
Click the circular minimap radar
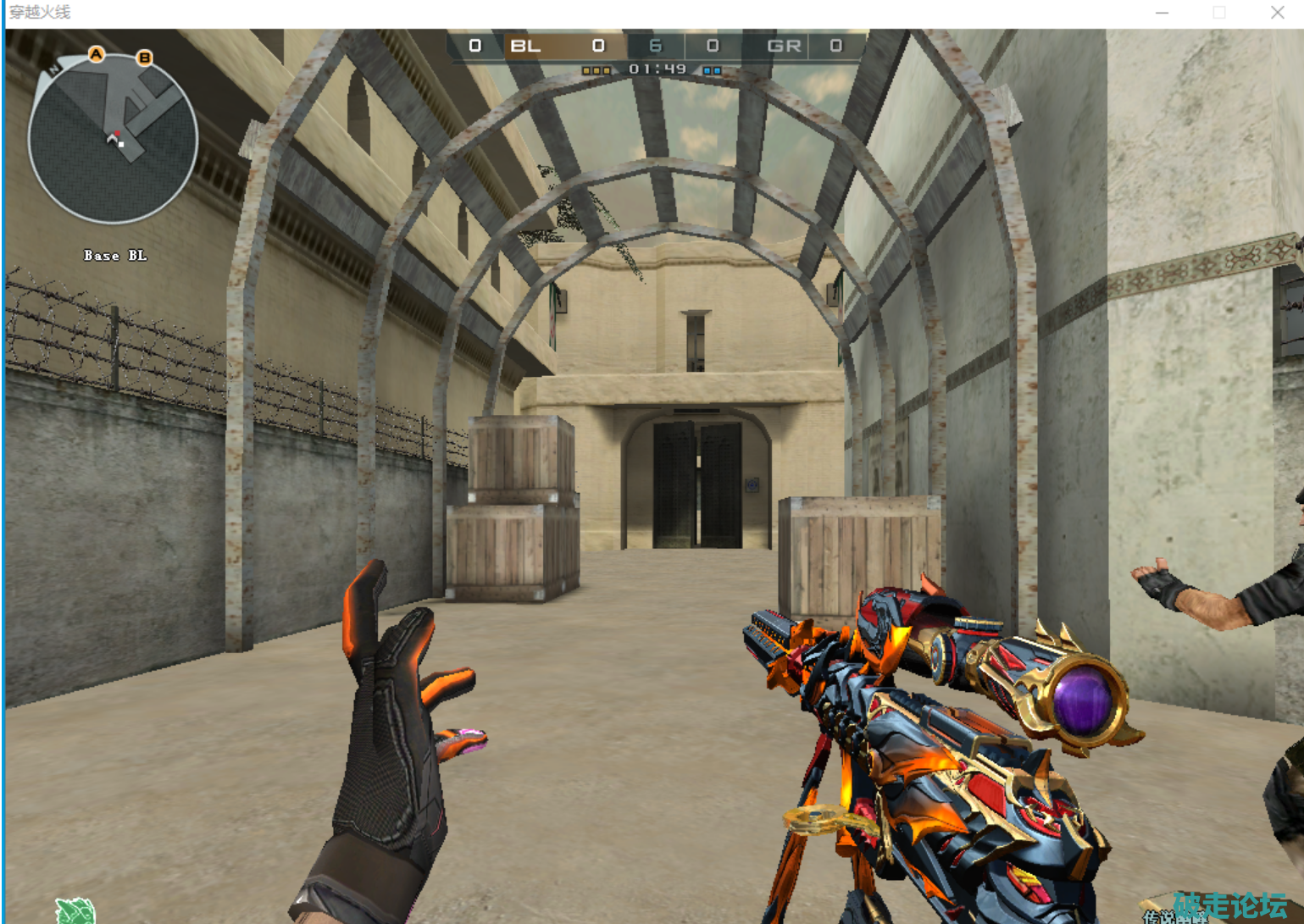(x=113, y=139)
